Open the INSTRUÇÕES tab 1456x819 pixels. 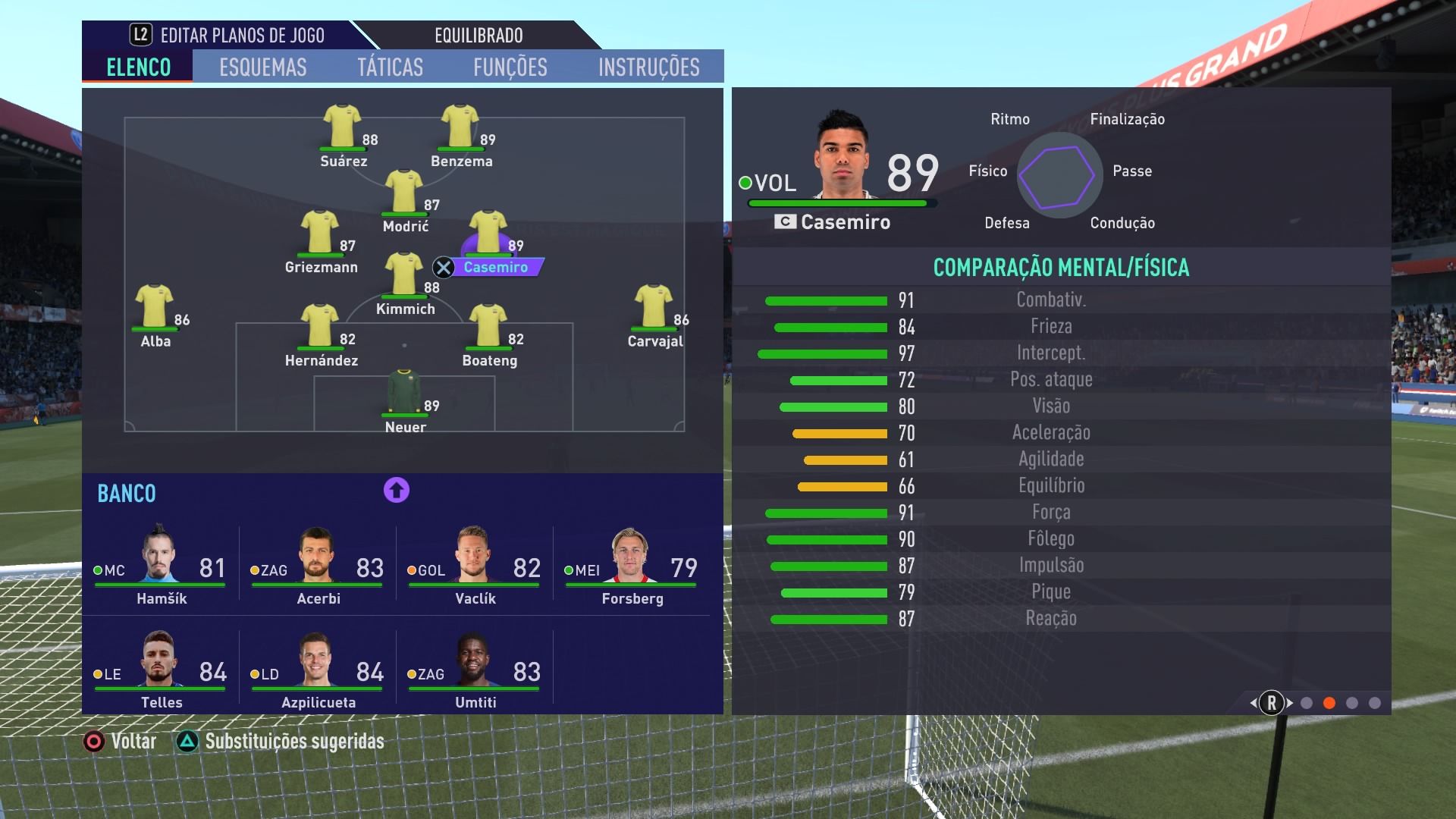[648, 67]
